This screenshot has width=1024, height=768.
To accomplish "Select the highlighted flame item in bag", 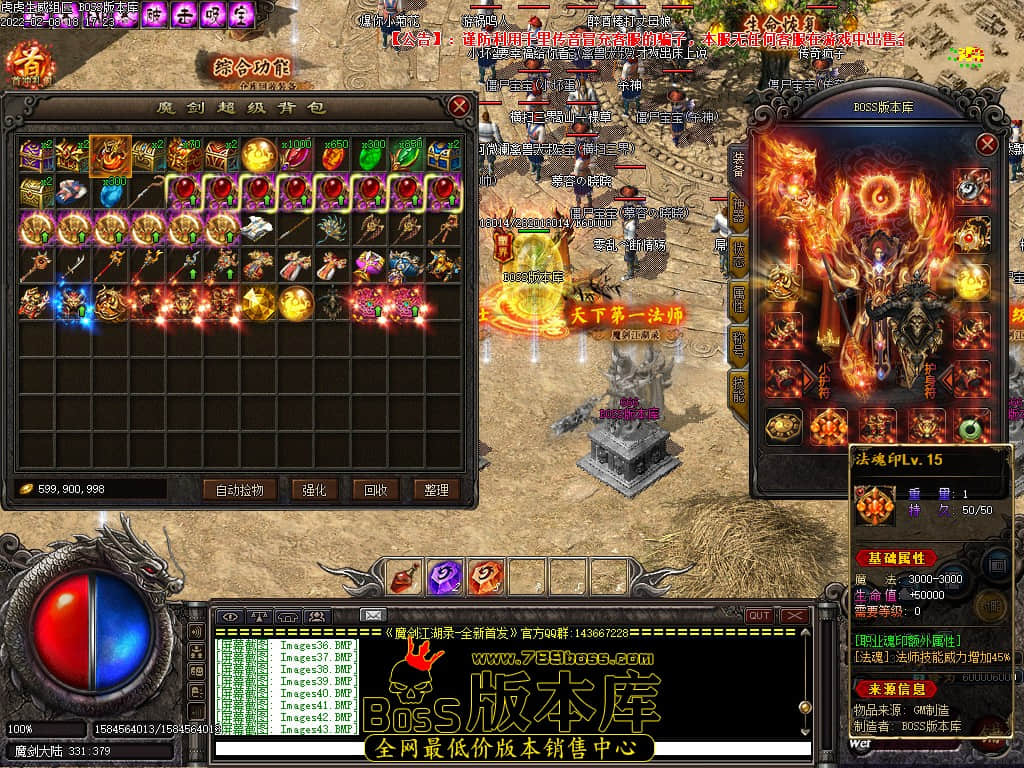I will click(x=110, y=154).
